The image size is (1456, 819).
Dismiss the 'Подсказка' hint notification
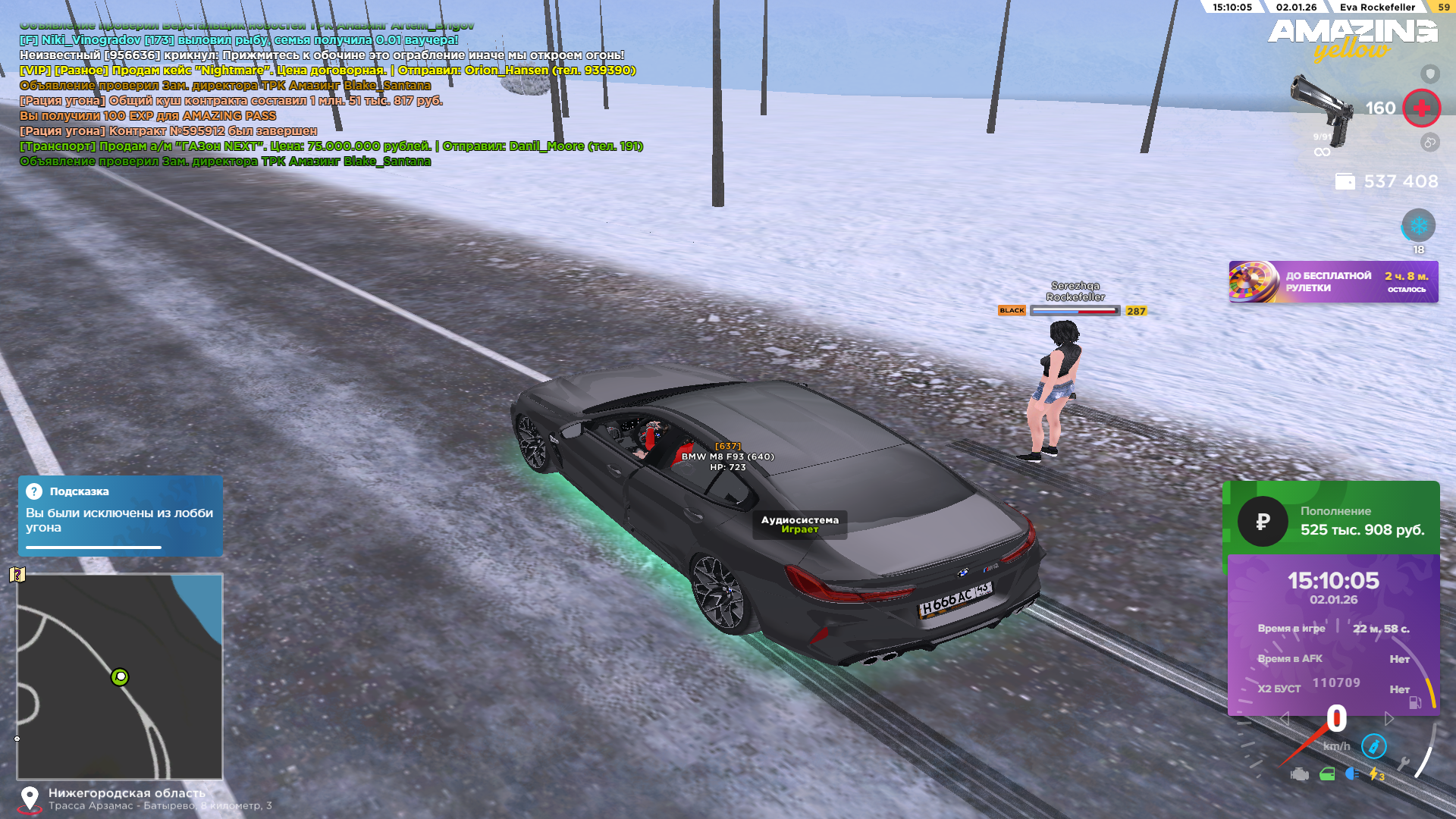pos(120,516)
